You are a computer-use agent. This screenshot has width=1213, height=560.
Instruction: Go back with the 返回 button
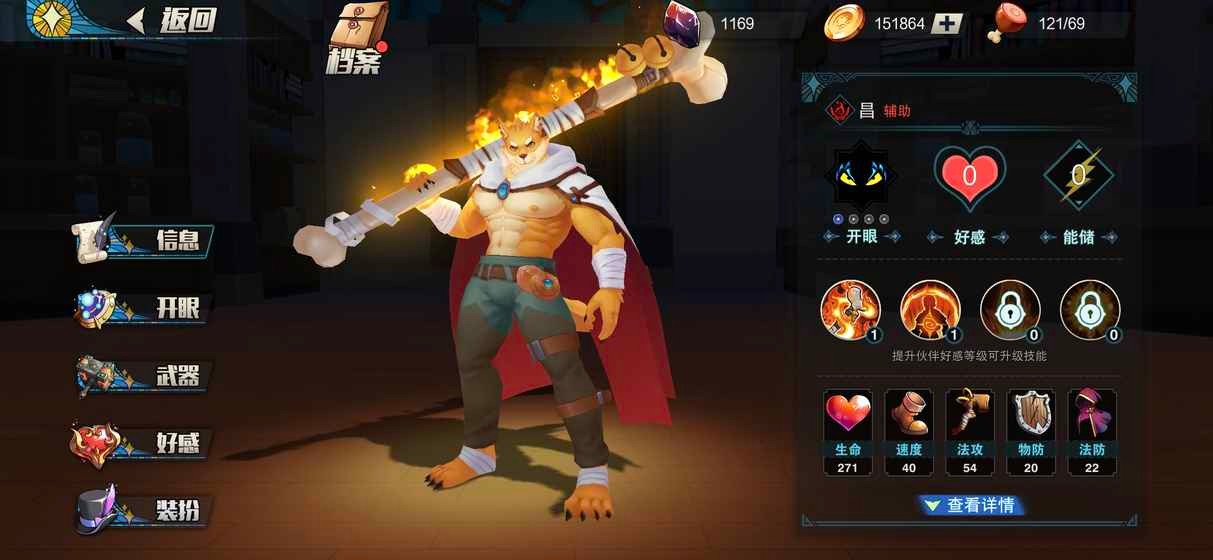(x=172, y=20)
